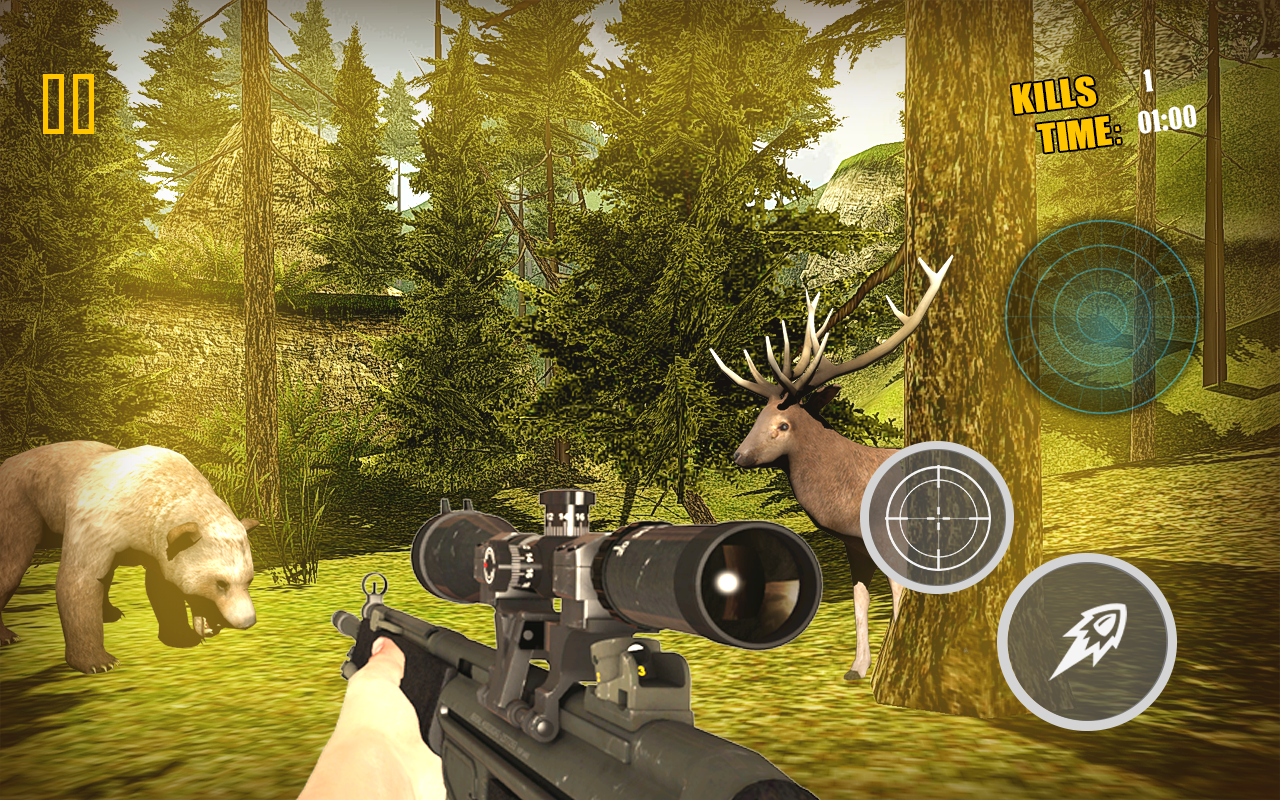1280x800 pixels.
Task: Click the scope's rear eyepiece
Action: (x=450, y=550)
